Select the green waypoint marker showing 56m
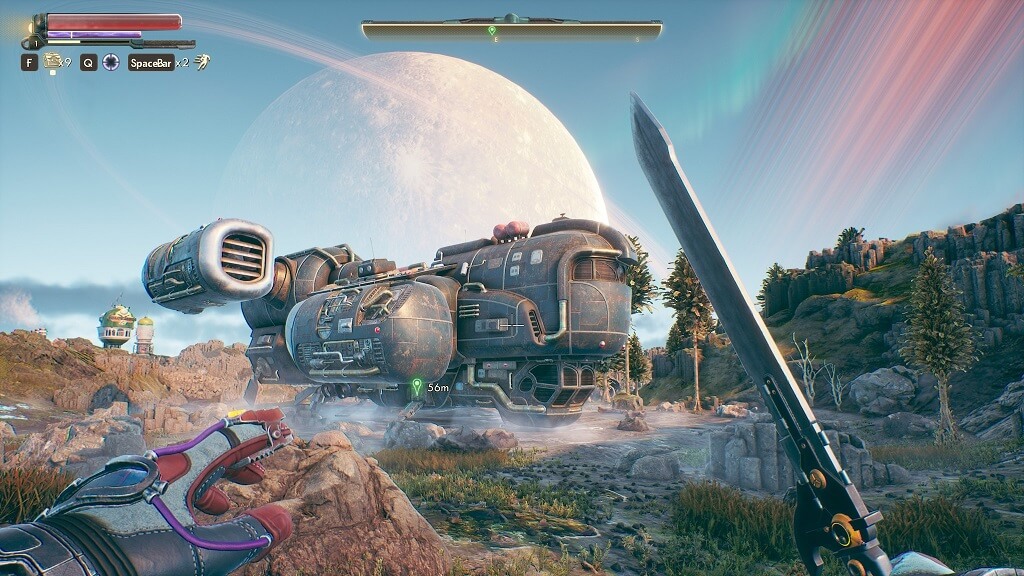 coord(417,385)
